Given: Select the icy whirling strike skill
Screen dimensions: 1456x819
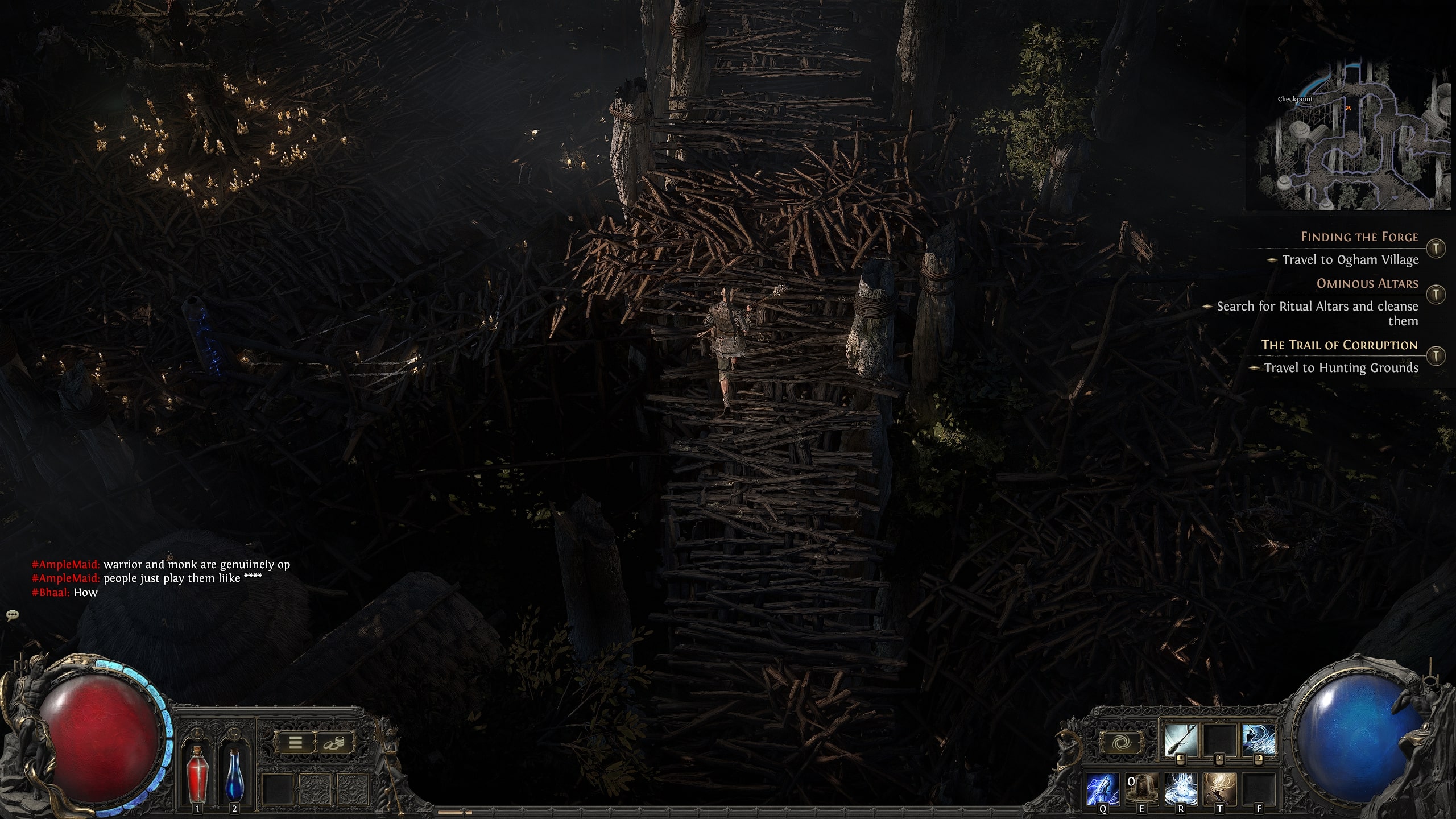Looking at the screenshot, I should pyautogui.click(x=1258, y=739).
